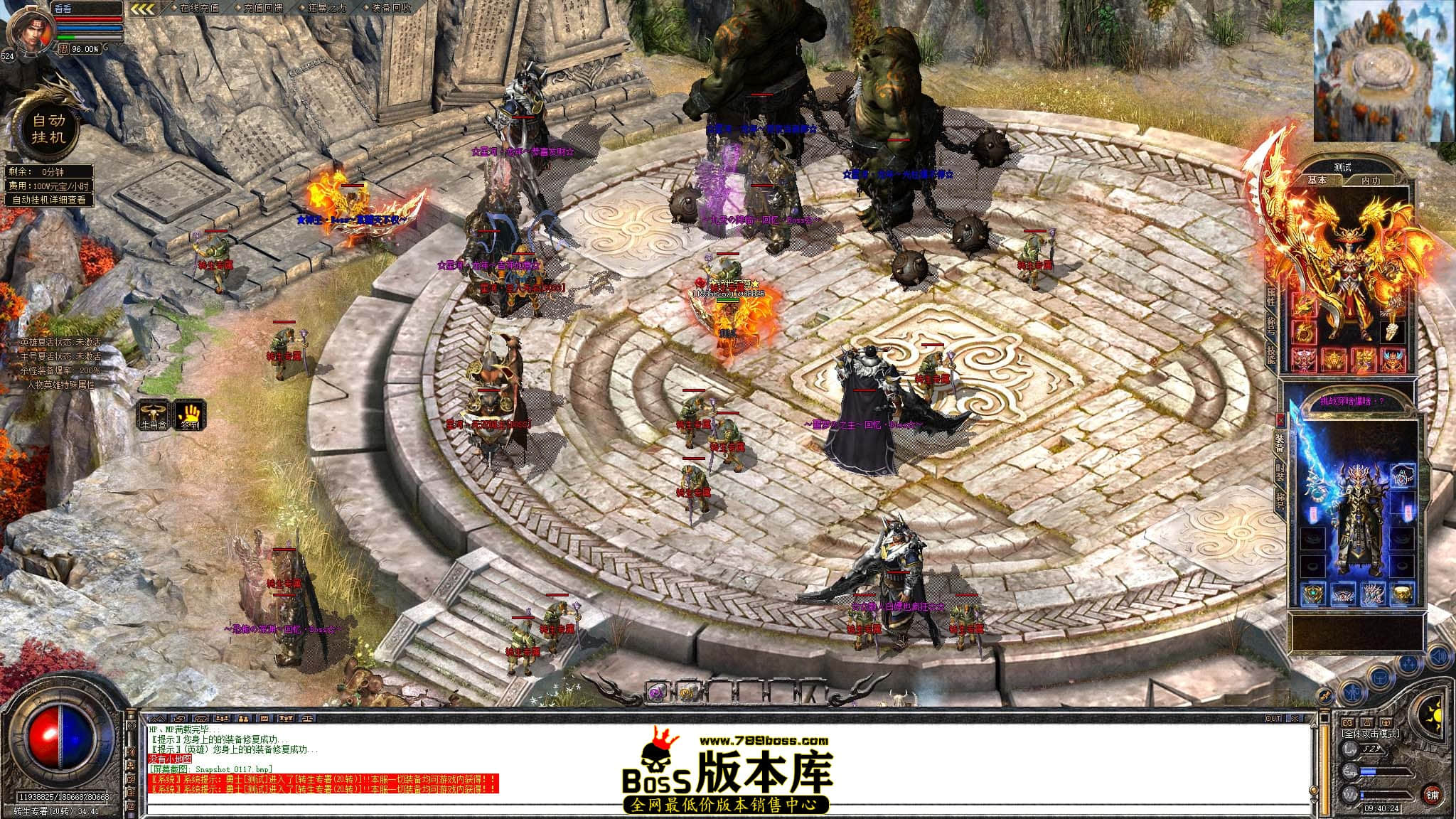Select the 基本 tab in character panel

pyautogui.click(x=1317, y=180)
